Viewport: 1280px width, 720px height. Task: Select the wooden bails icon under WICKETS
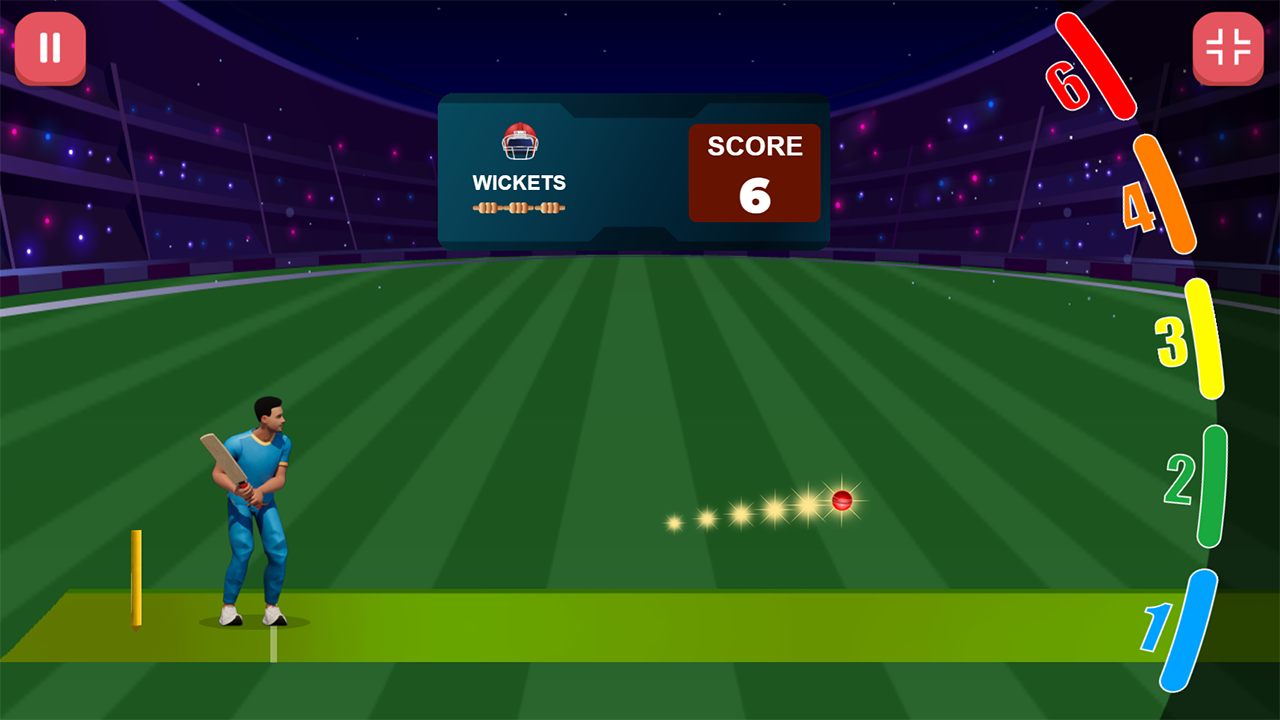point(518,207)
